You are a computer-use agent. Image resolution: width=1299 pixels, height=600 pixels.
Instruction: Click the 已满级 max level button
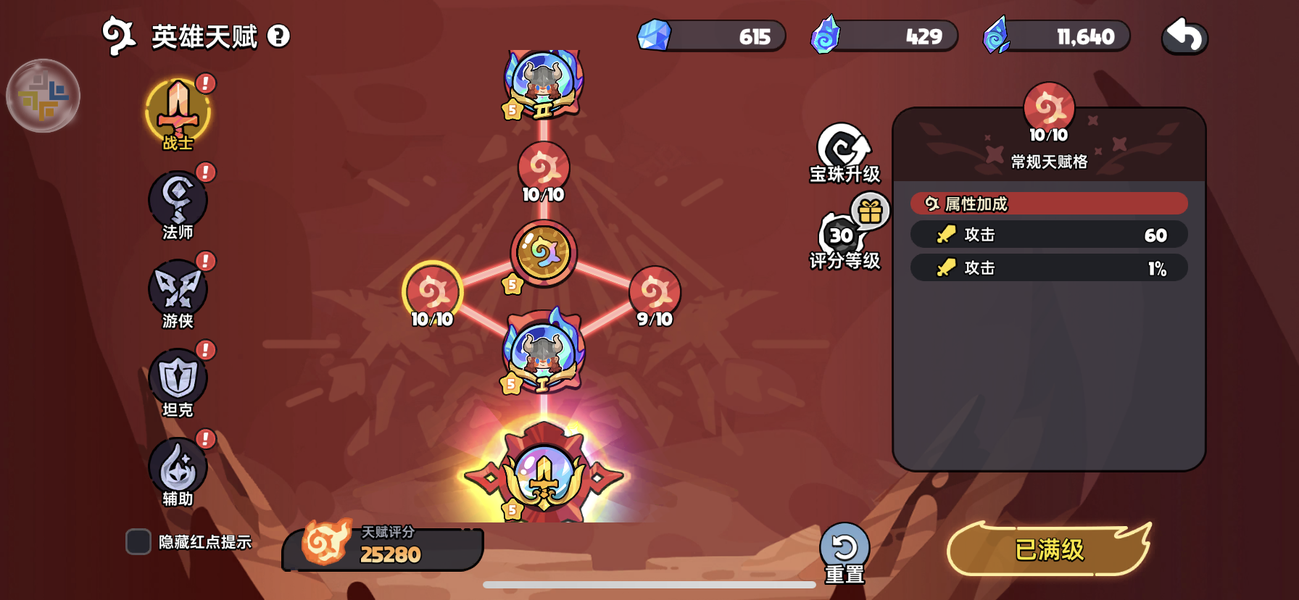1049,549
